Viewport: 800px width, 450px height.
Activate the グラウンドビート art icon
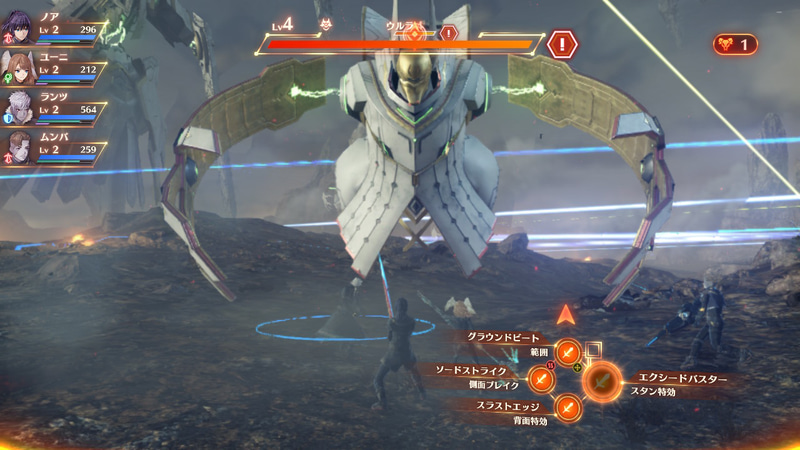coord(568,351)
